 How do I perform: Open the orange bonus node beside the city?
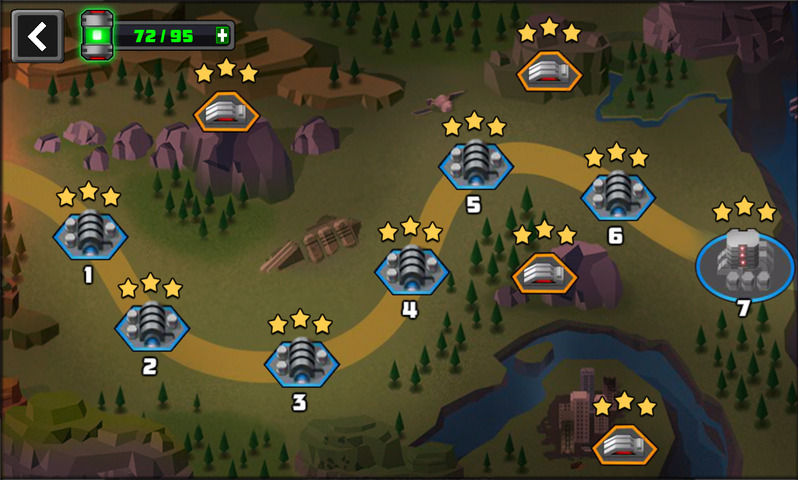624,444
